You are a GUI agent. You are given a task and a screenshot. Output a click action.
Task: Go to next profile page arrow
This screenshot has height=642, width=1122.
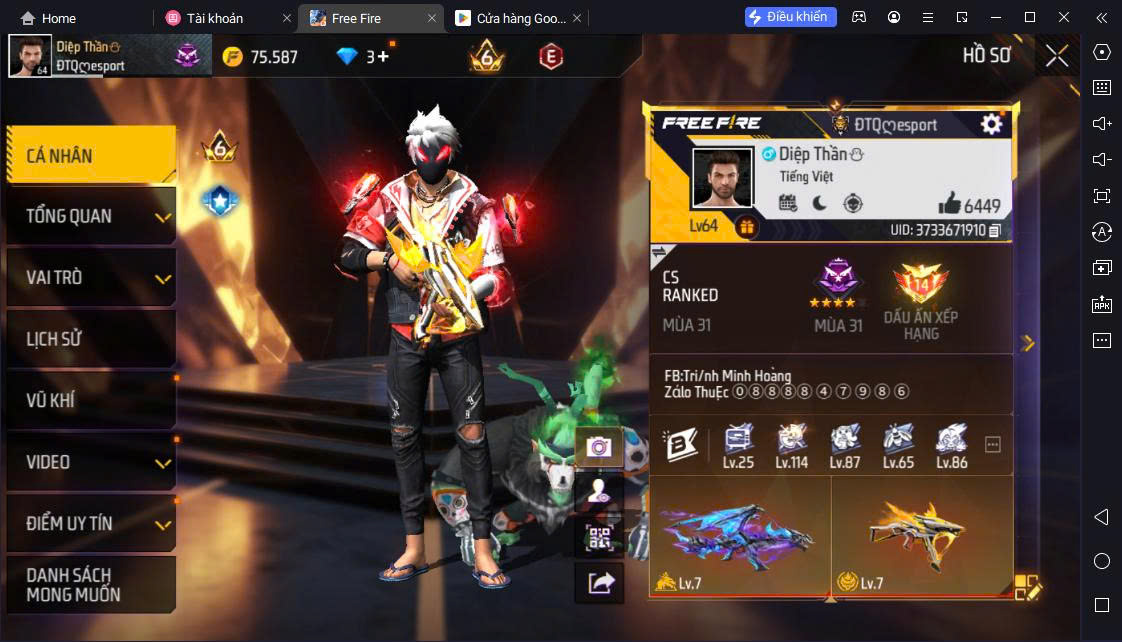[x=1028, y=343]
